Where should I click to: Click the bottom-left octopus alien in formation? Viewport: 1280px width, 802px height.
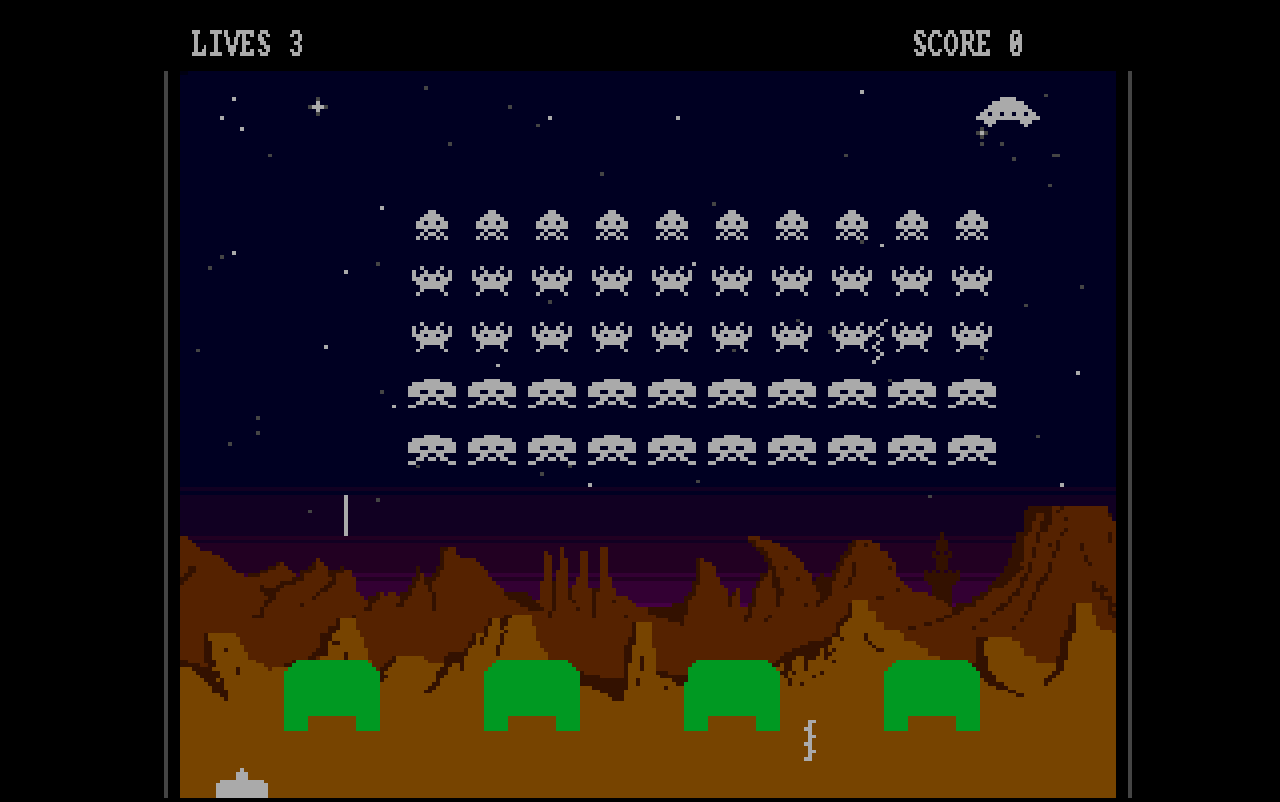click(432, 448)
